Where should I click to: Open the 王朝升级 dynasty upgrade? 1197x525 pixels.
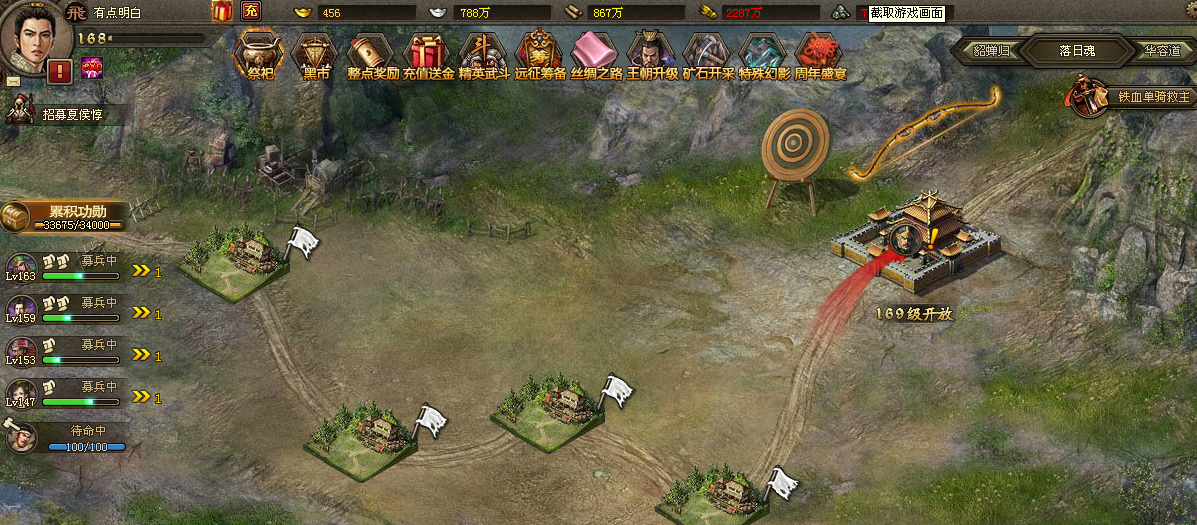pos(652,55)
